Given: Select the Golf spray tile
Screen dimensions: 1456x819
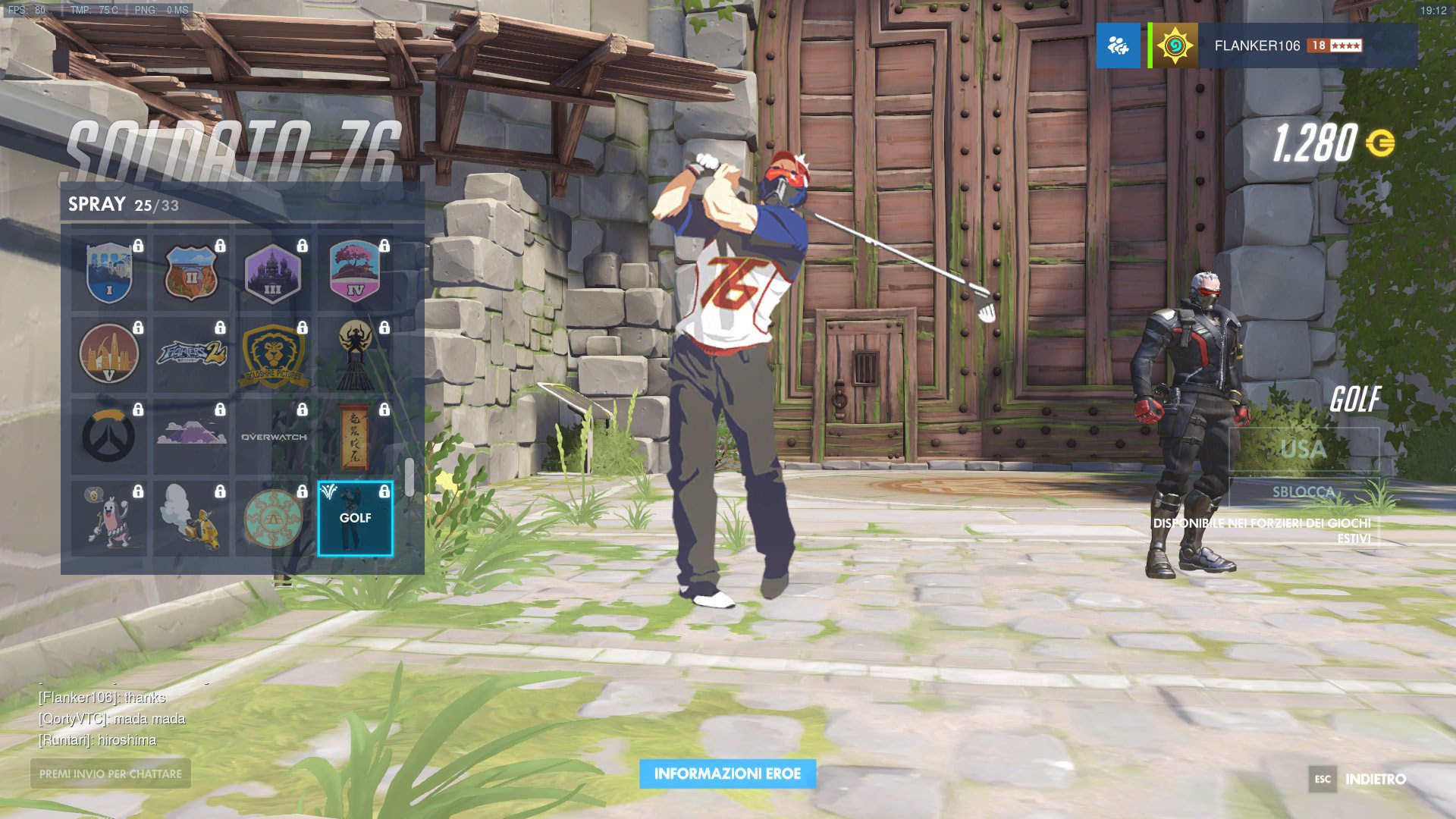Looking at the screenshot, I should coord(355,519).
